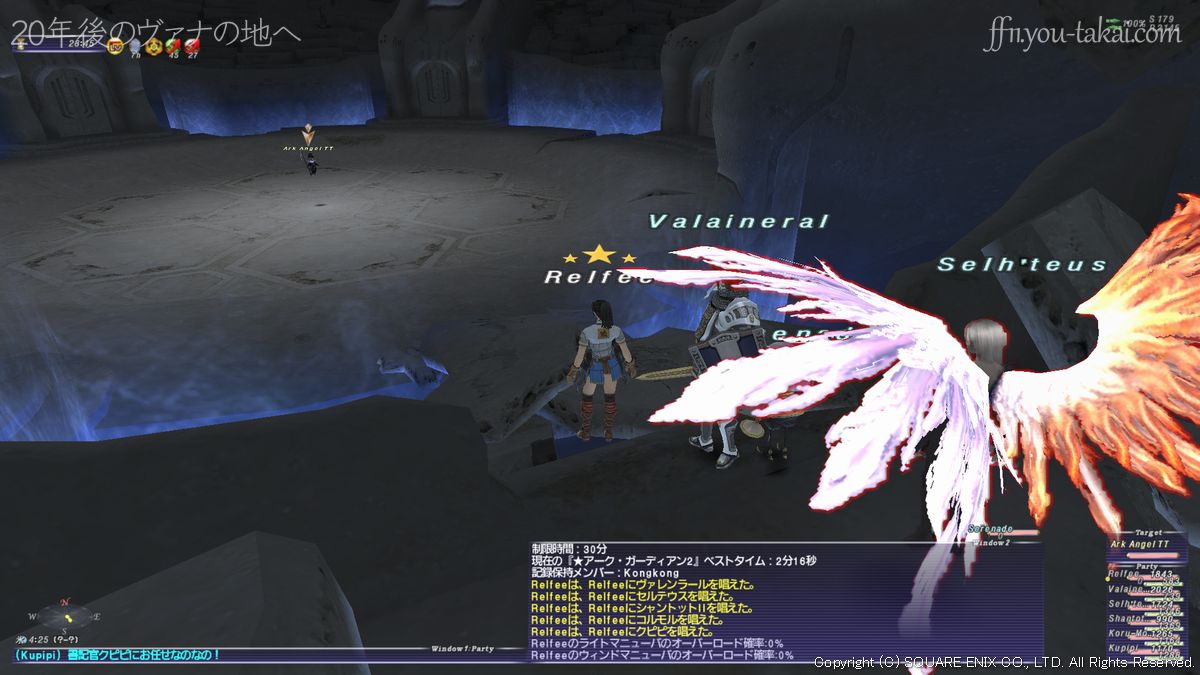1200x675 pixels.
Task: Inspect the gold flower status icon
Action: click(153, 46)
